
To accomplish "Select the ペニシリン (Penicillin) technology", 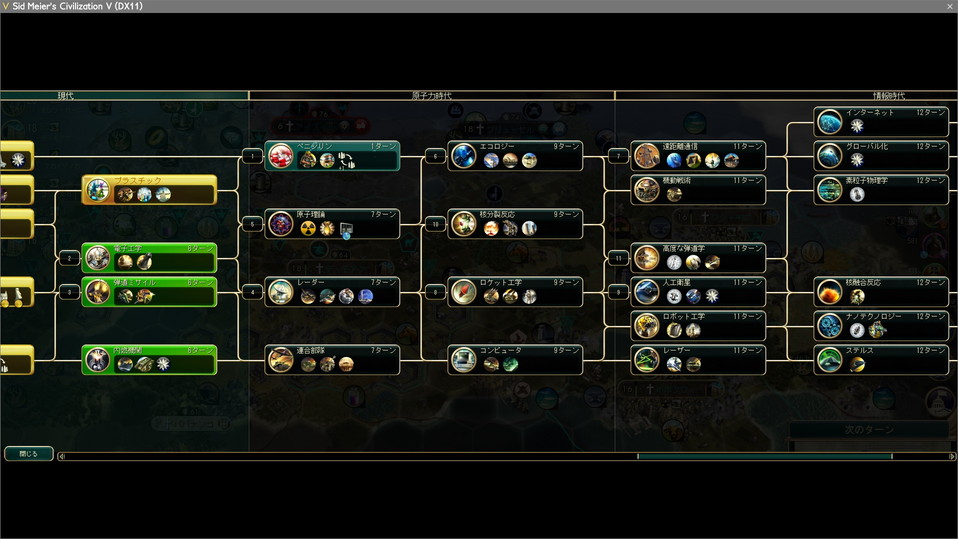I will [332, 156].
